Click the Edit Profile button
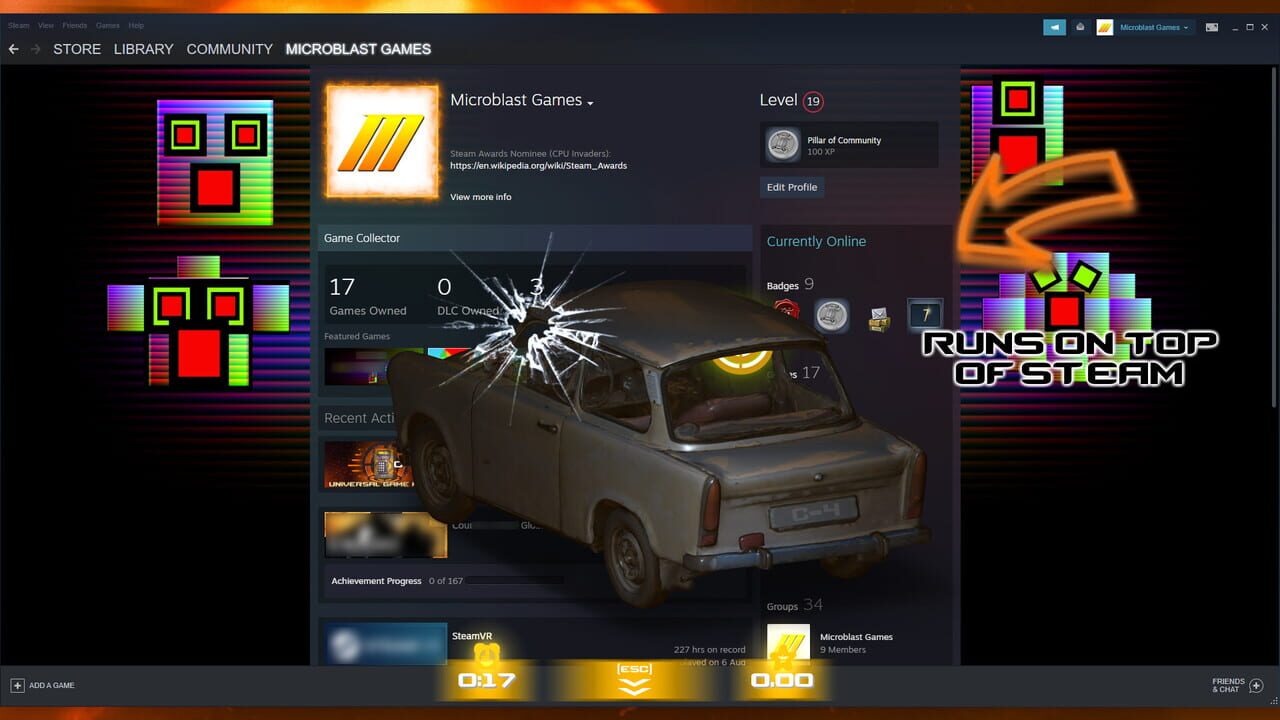Viewport: 1280px width, 720px height. (x=792, y=187)
